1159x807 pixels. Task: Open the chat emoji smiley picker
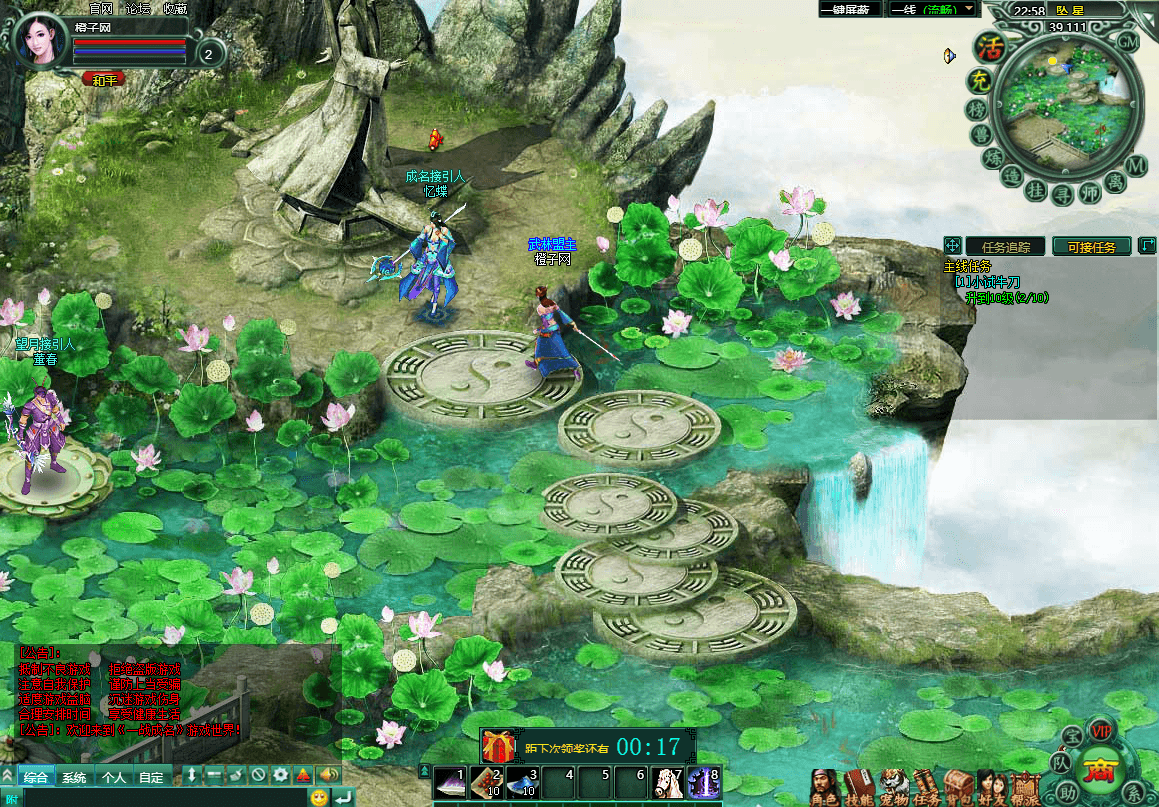click(x=319, y=797)
